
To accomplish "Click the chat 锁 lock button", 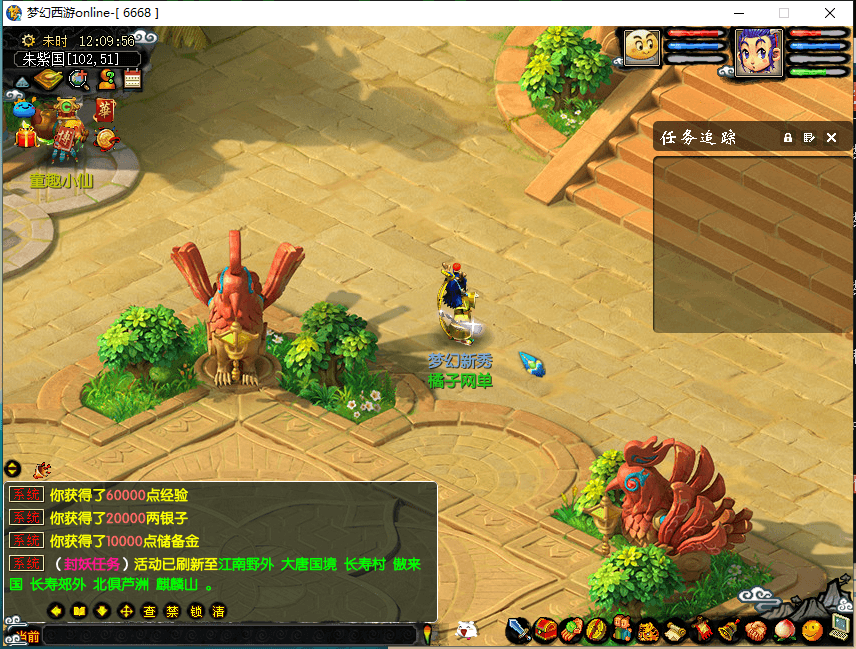I will (x=195, y=611).
